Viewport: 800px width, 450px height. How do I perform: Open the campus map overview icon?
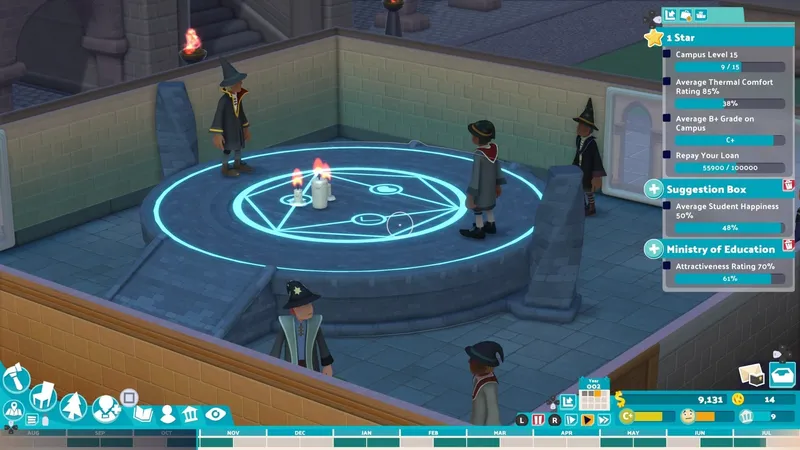[14, 410]
